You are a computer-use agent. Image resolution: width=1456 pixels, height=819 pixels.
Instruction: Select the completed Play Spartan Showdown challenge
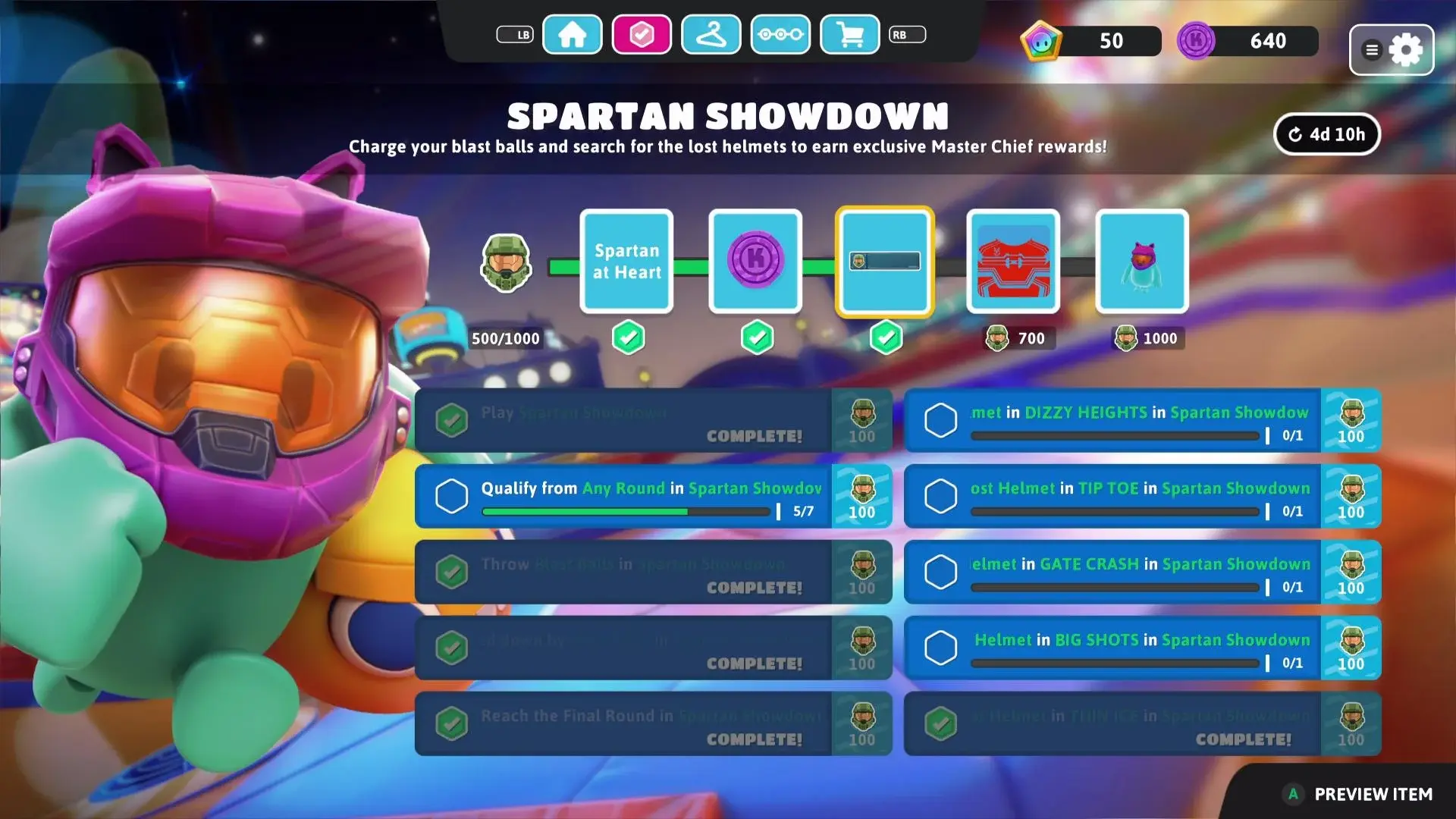coord(652,421)
